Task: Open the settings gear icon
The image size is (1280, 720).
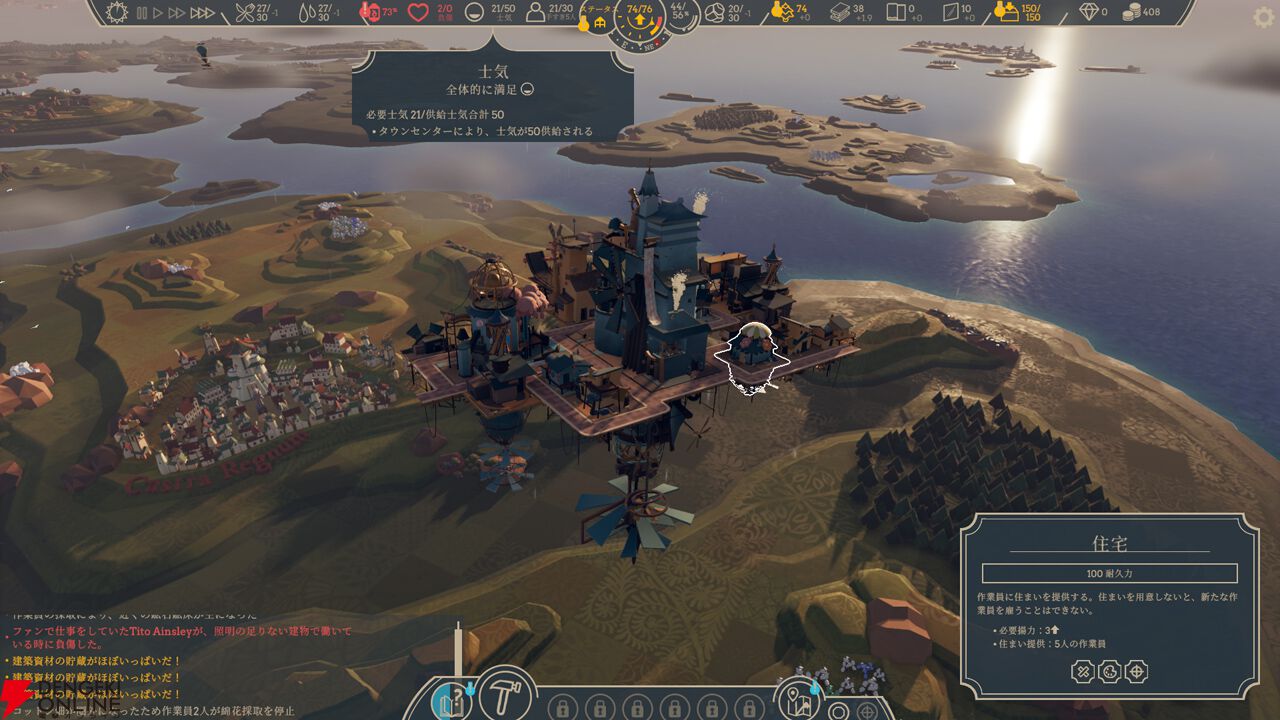Action: click(1264, 17)
